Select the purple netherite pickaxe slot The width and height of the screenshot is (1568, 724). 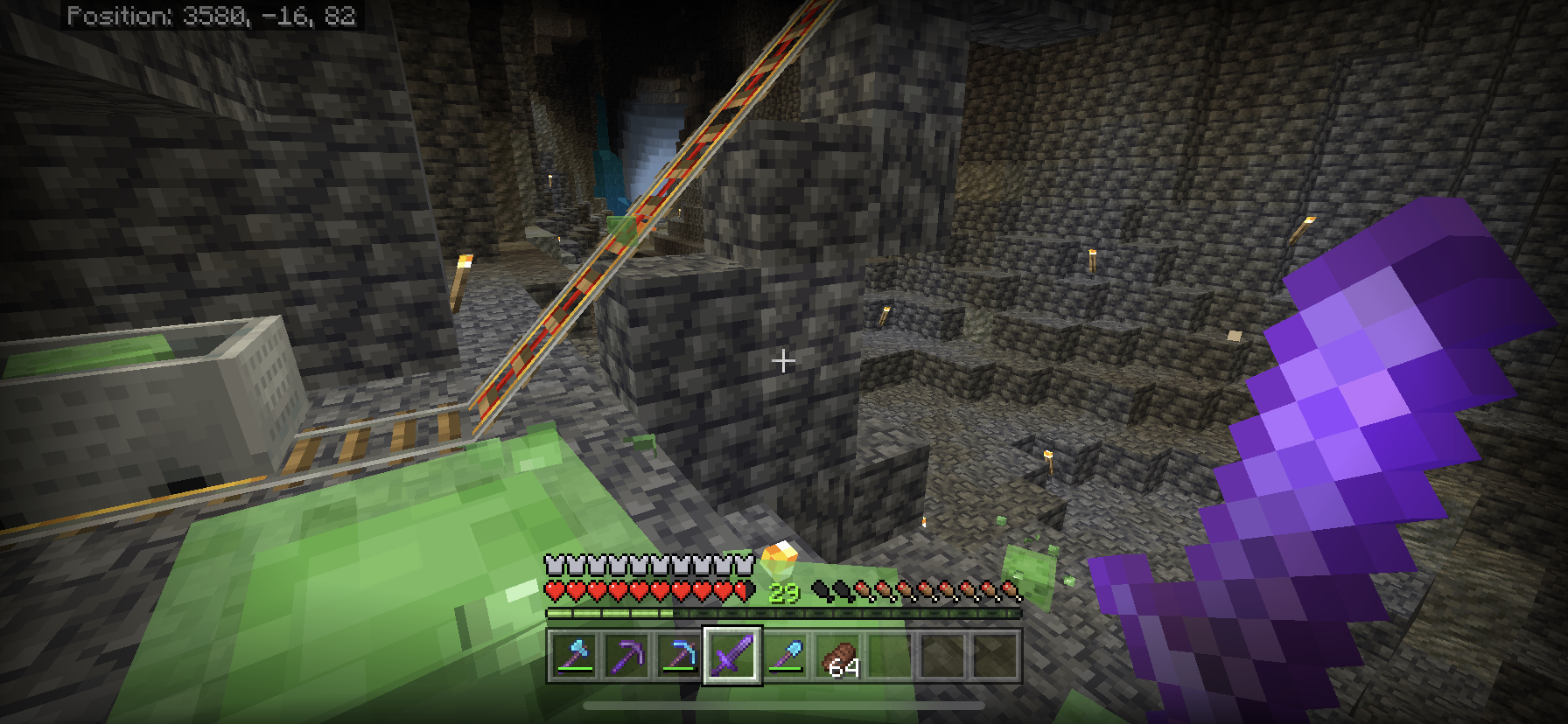tap(626, 656)
